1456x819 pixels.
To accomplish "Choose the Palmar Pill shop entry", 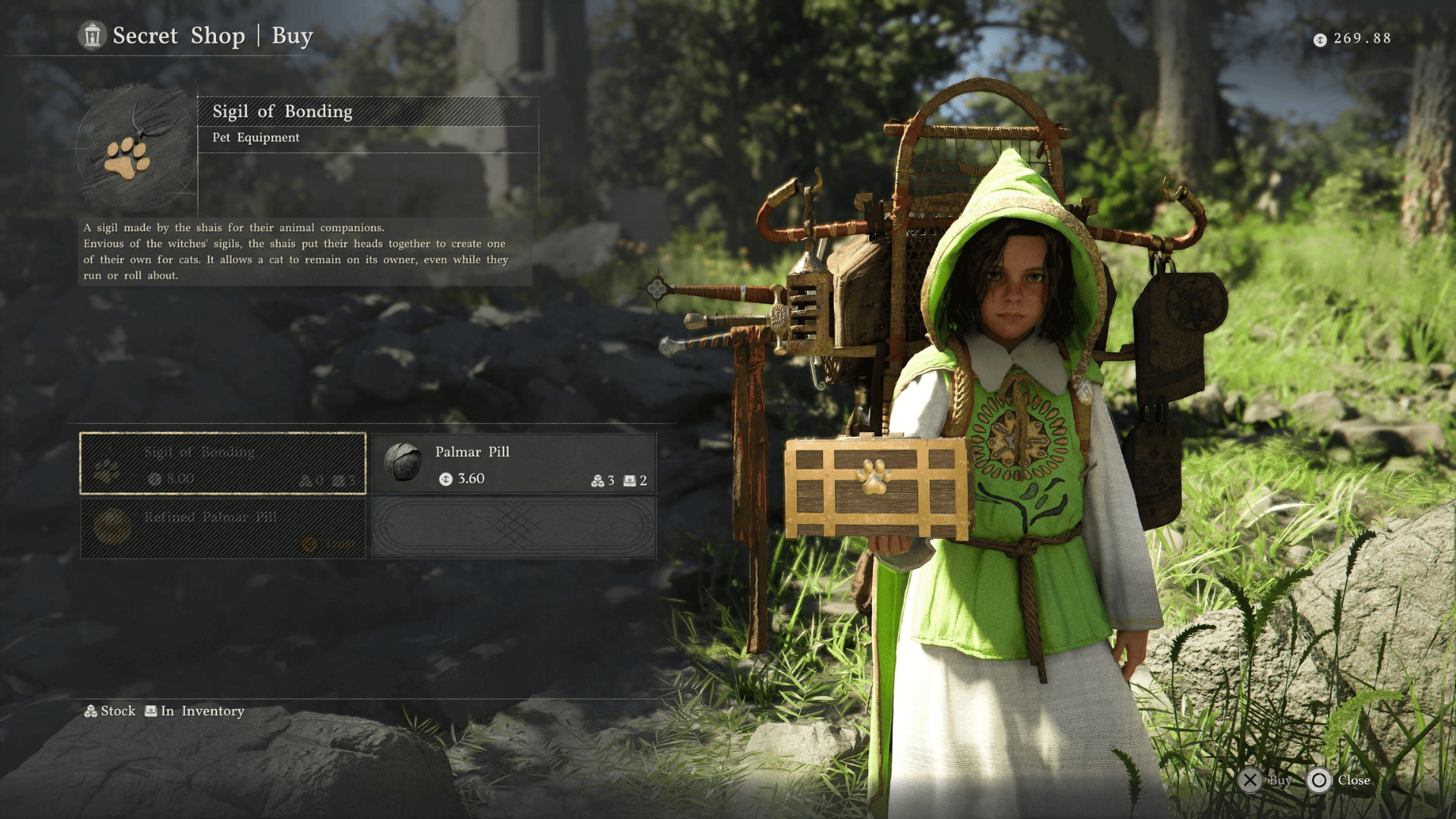I will [514, 463].
